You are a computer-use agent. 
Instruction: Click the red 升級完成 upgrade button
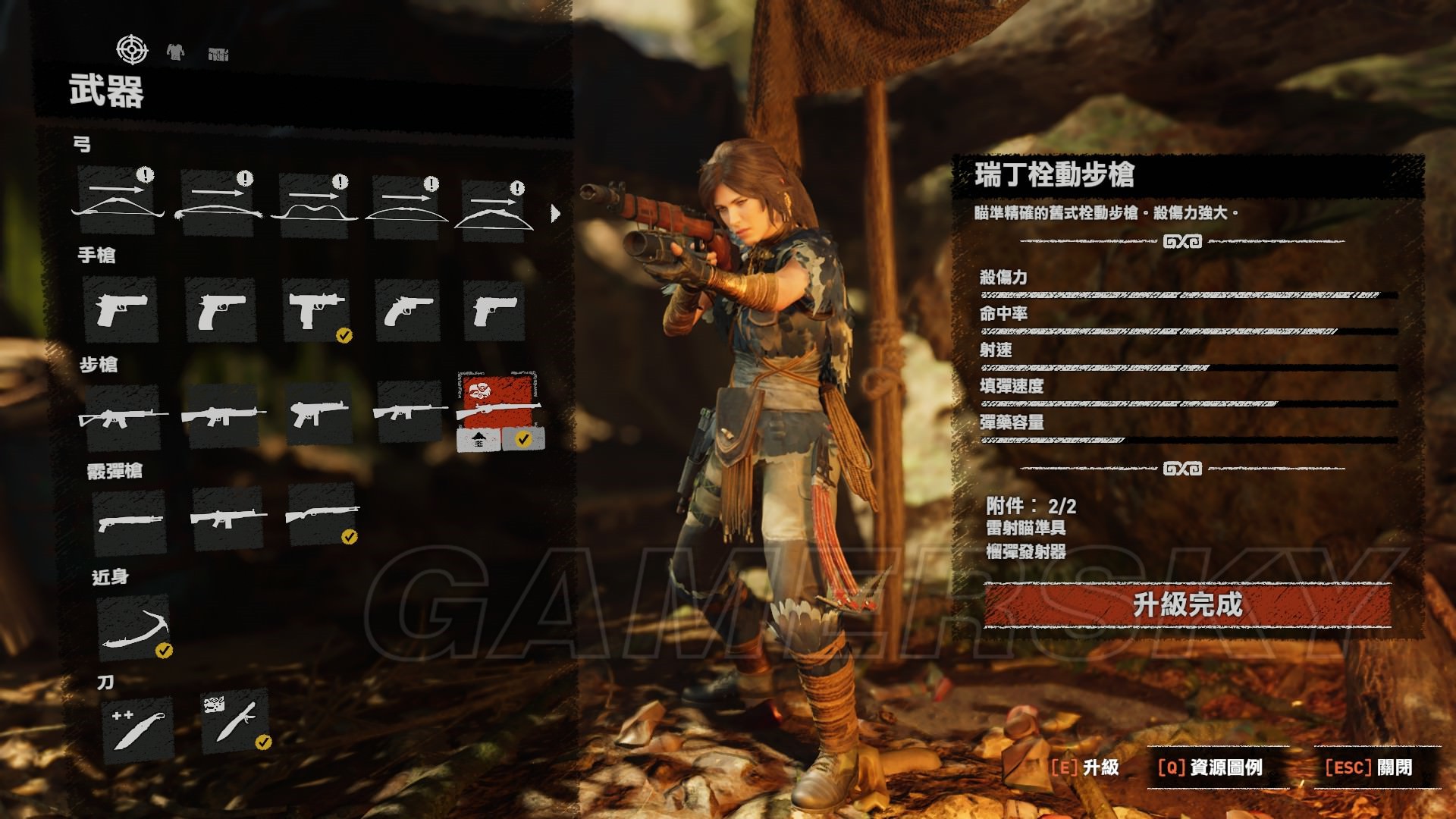tap(1188, 605)
